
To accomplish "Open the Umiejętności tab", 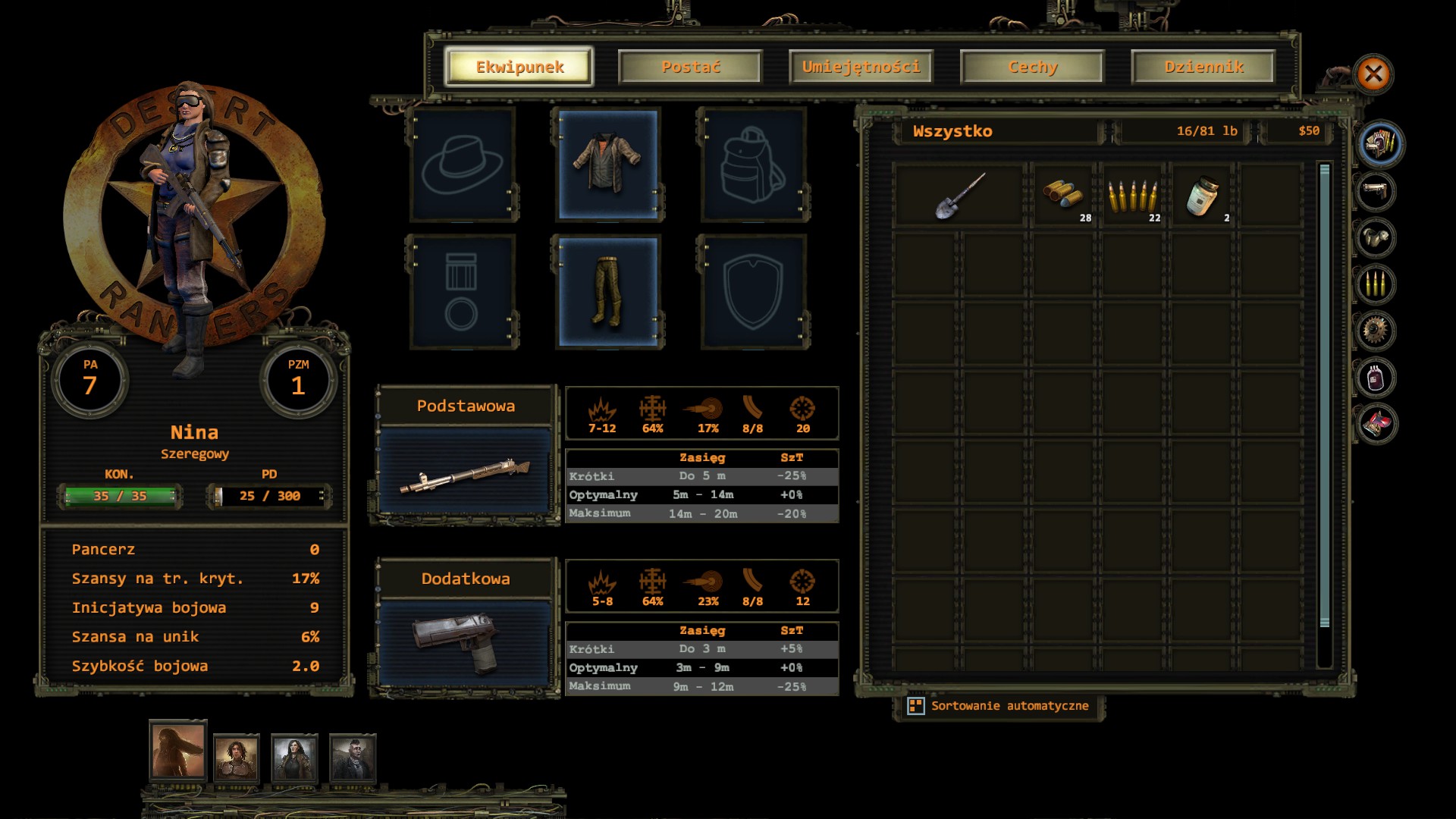I will (861, 67).
